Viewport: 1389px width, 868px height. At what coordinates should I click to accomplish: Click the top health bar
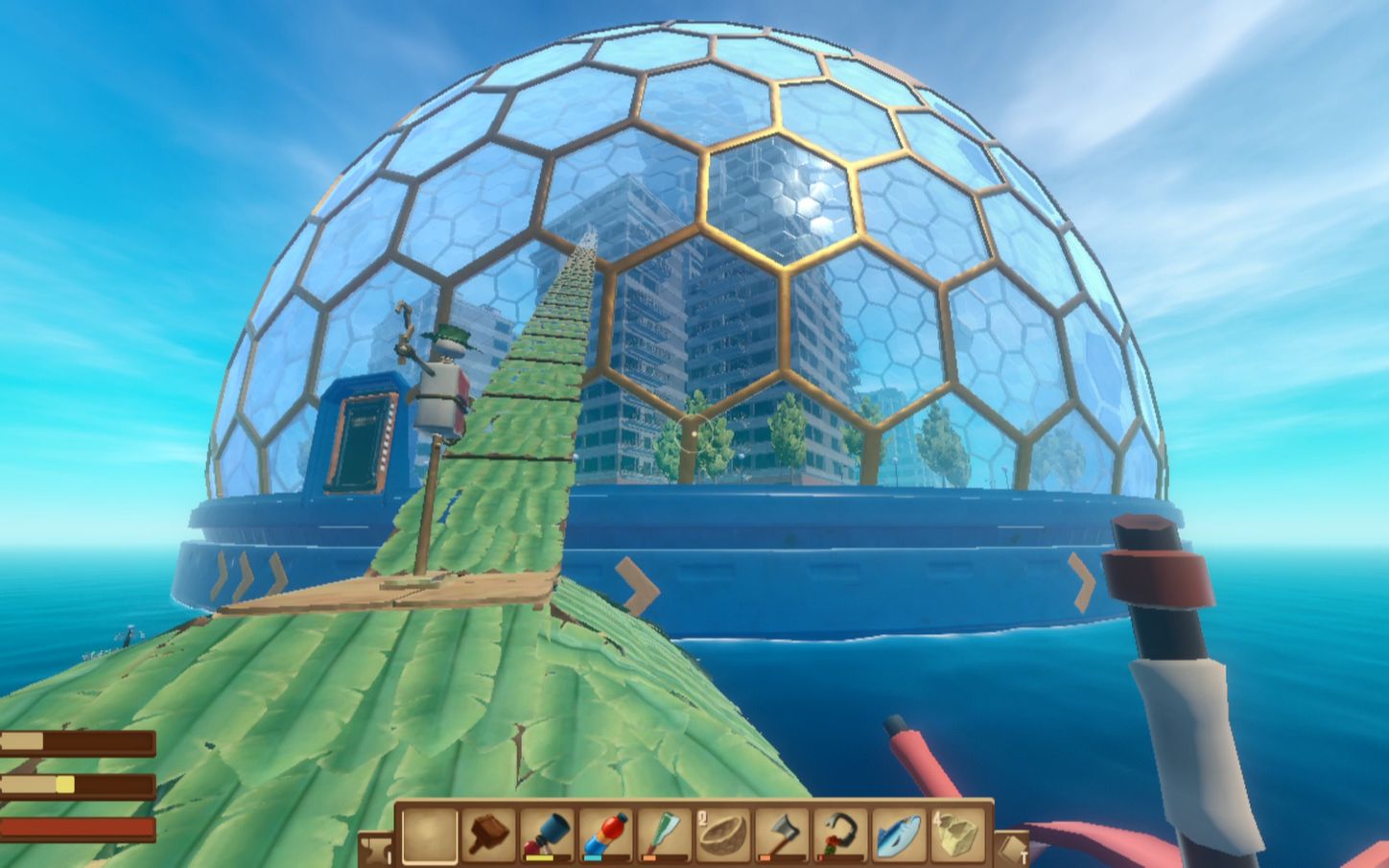click(x=77, y=739)
